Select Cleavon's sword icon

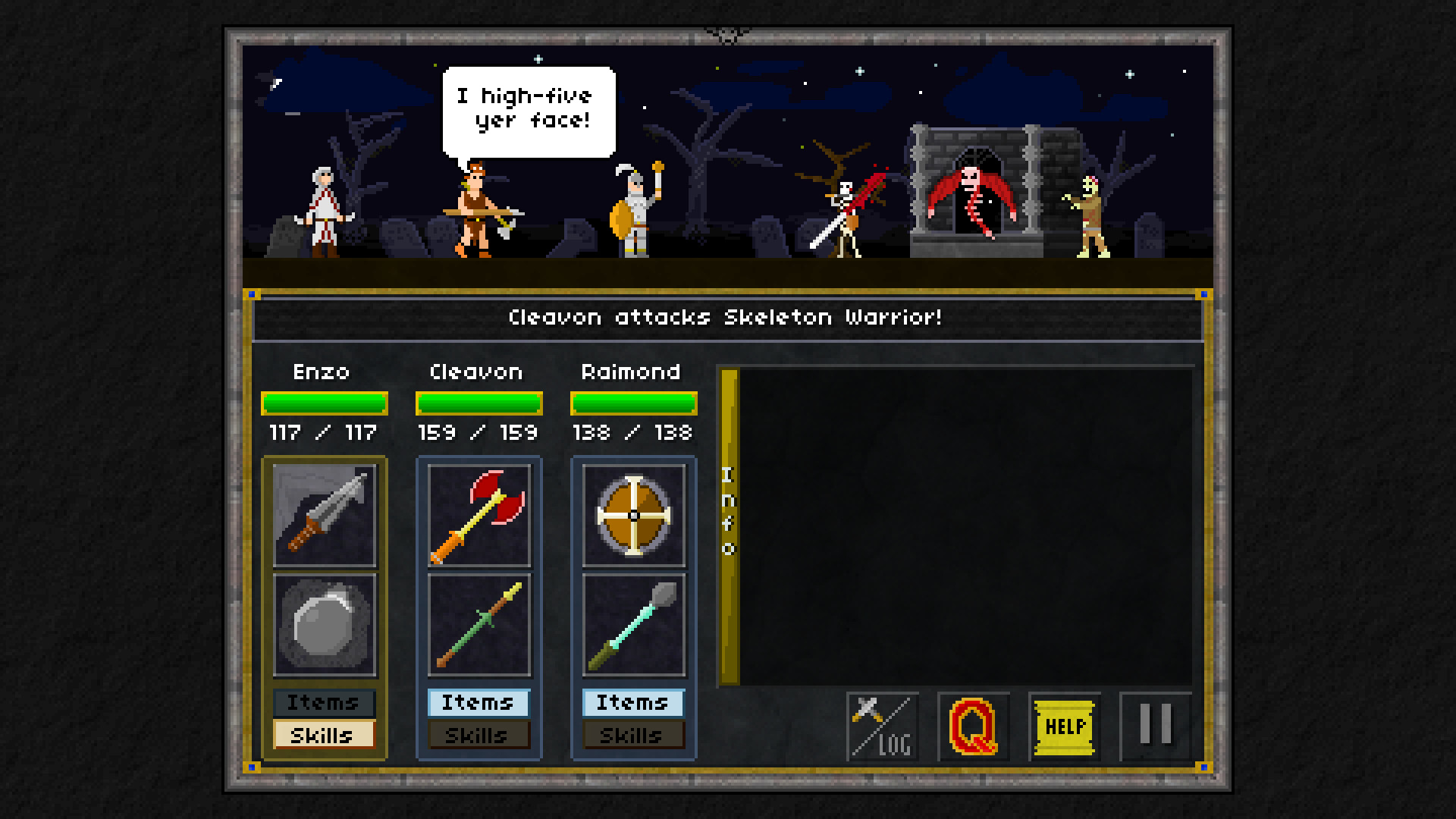coord(479,626)
